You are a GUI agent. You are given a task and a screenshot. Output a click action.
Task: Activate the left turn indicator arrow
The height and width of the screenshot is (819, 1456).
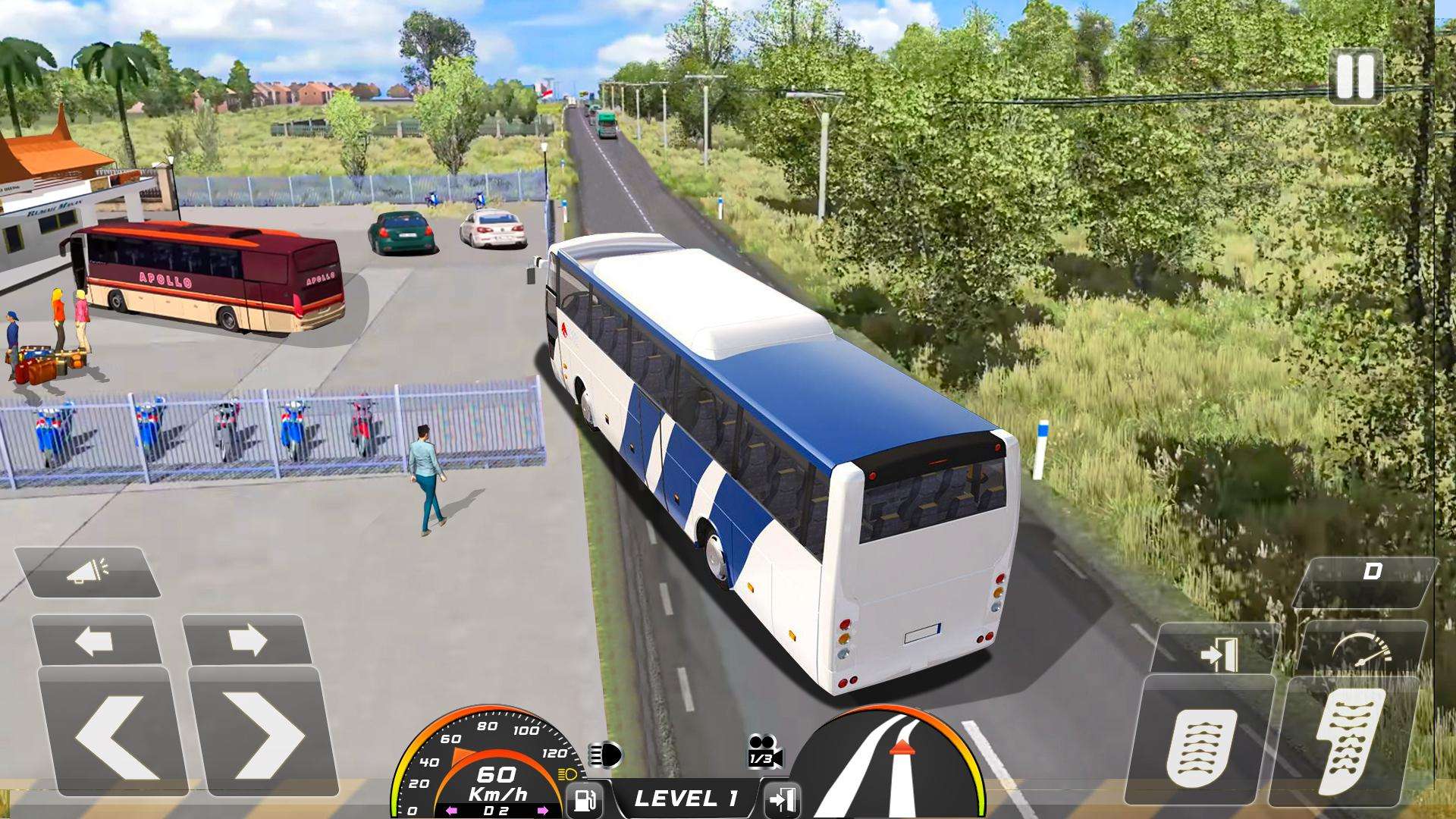pyautogui.click(x=95, y=641)
